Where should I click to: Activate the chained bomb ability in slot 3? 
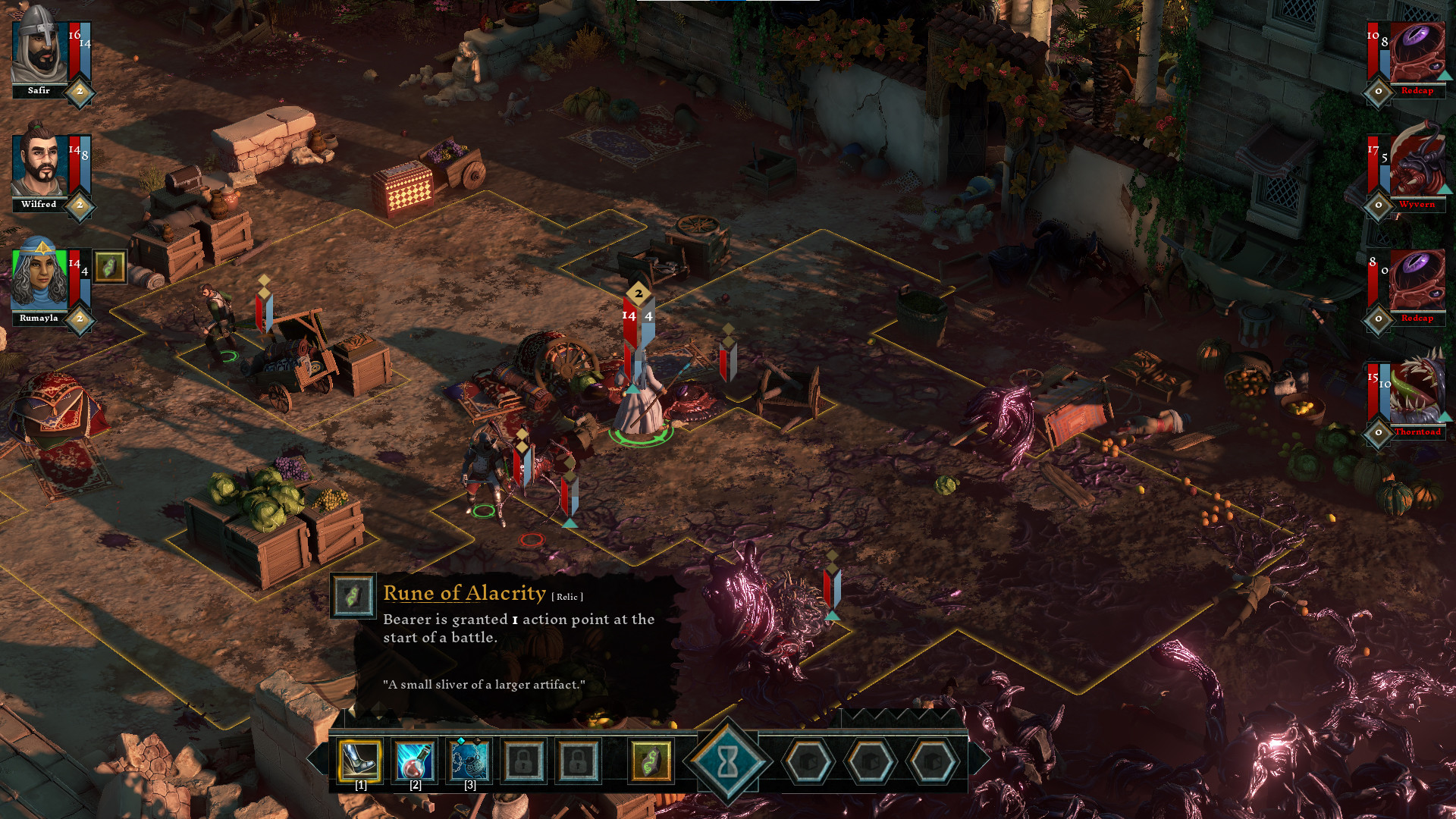coord(470,761)
